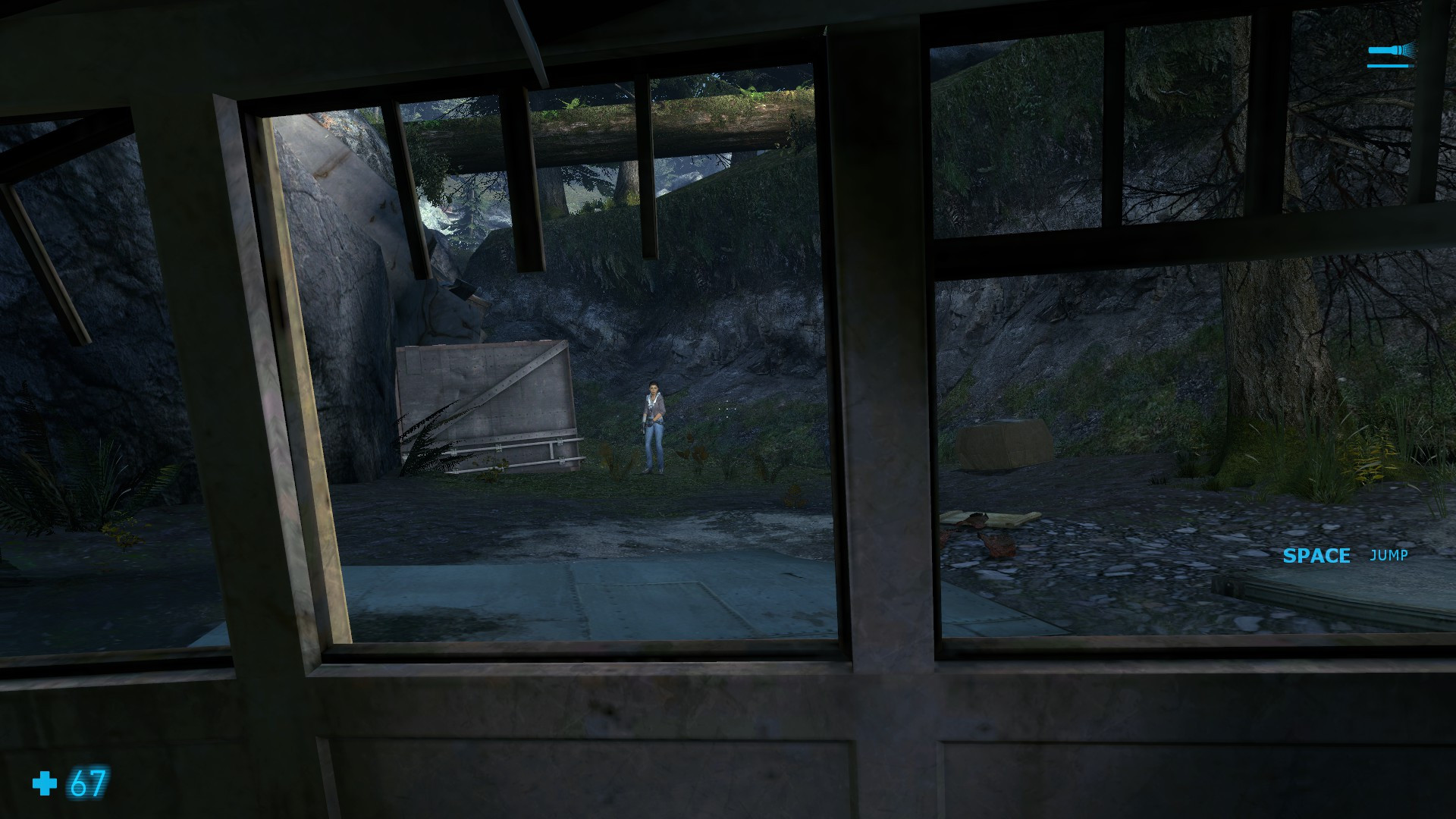The height and width of the screenshot is (819, 1456).
Task: Select the JUMP label text
Action: 1389,556
